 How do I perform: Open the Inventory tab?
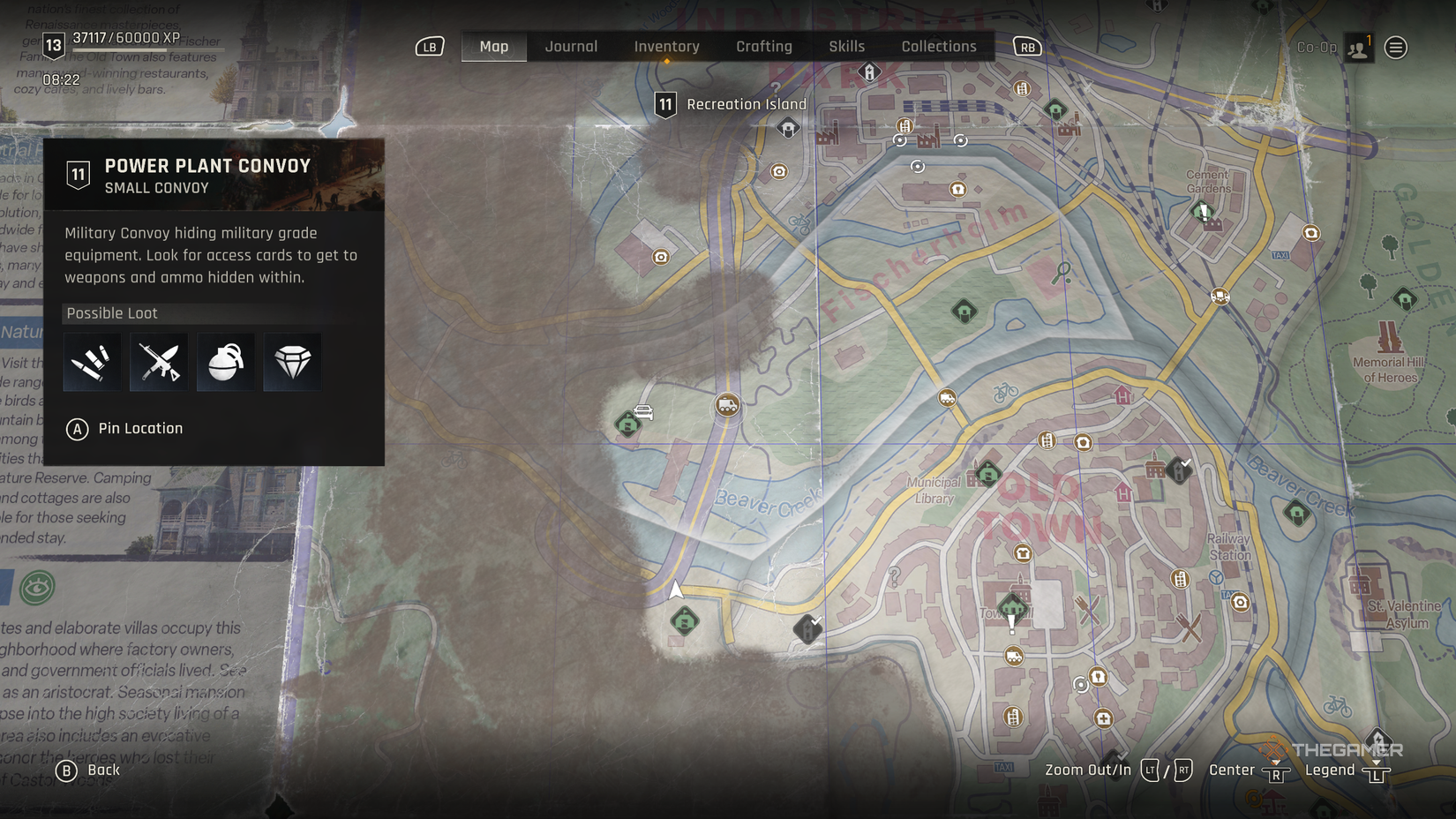click(x=666, y=46)
